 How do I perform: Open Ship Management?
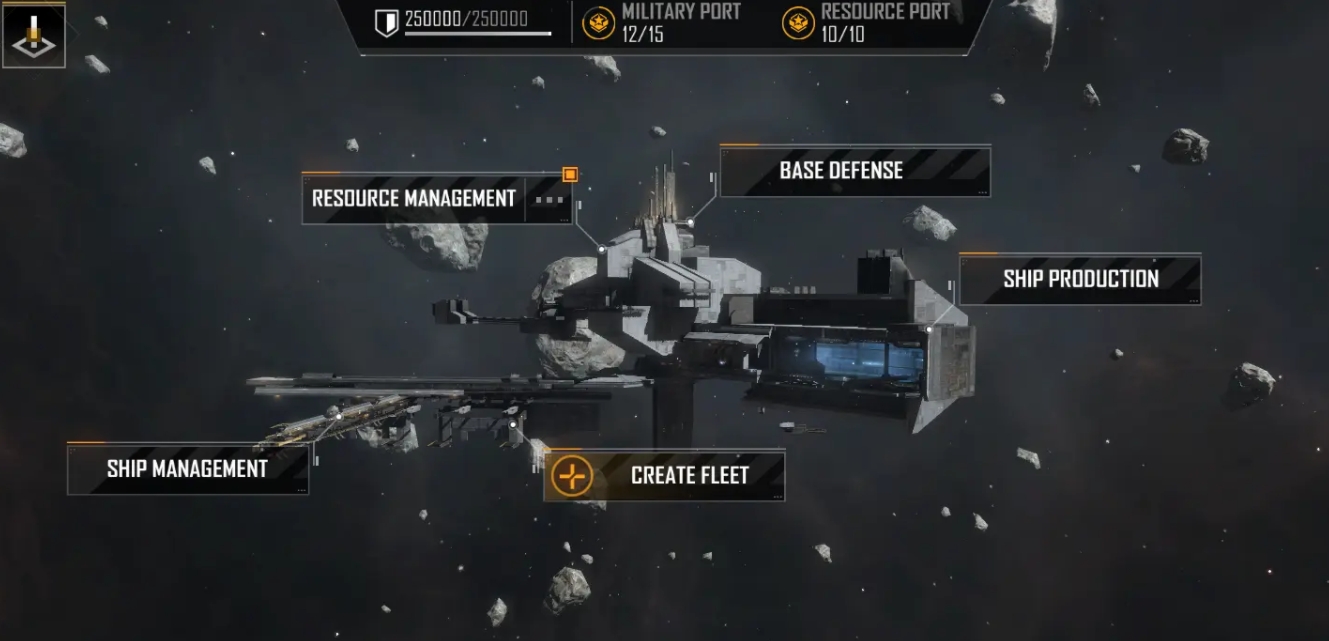tap(187, 469)
